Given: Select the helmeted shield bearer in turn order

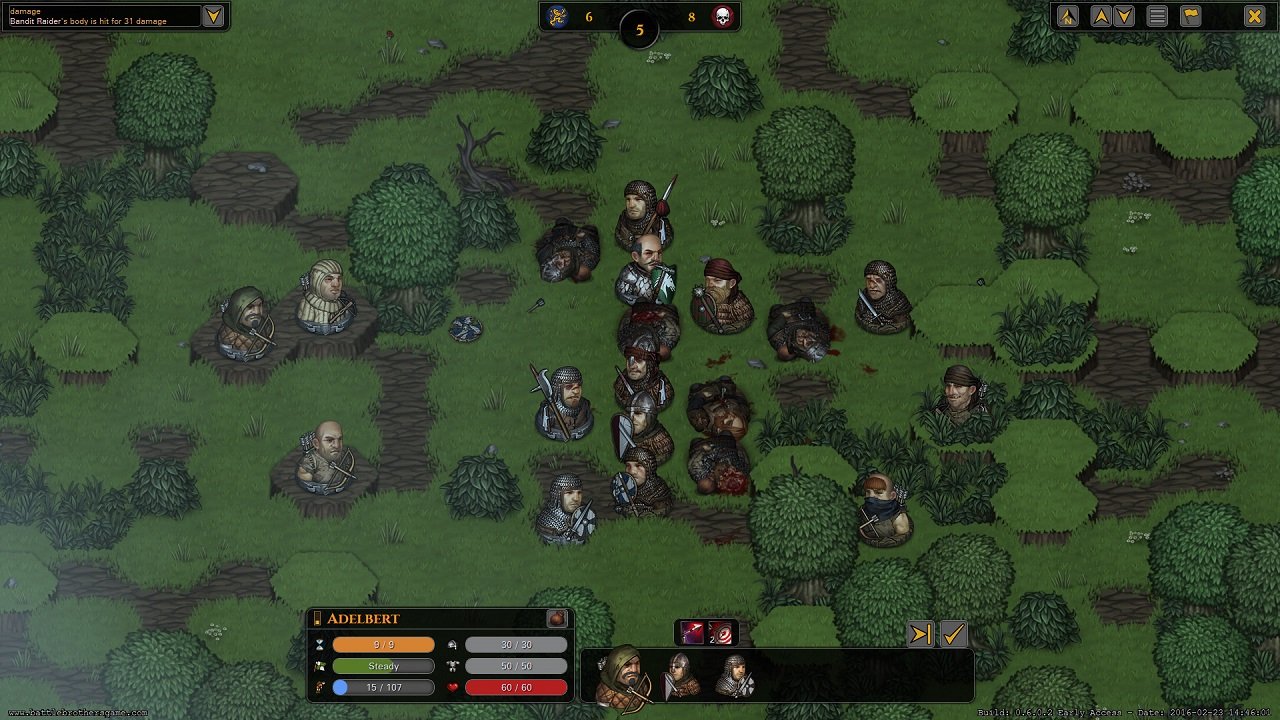Looking at the screenshot, I should coord(680,676).
